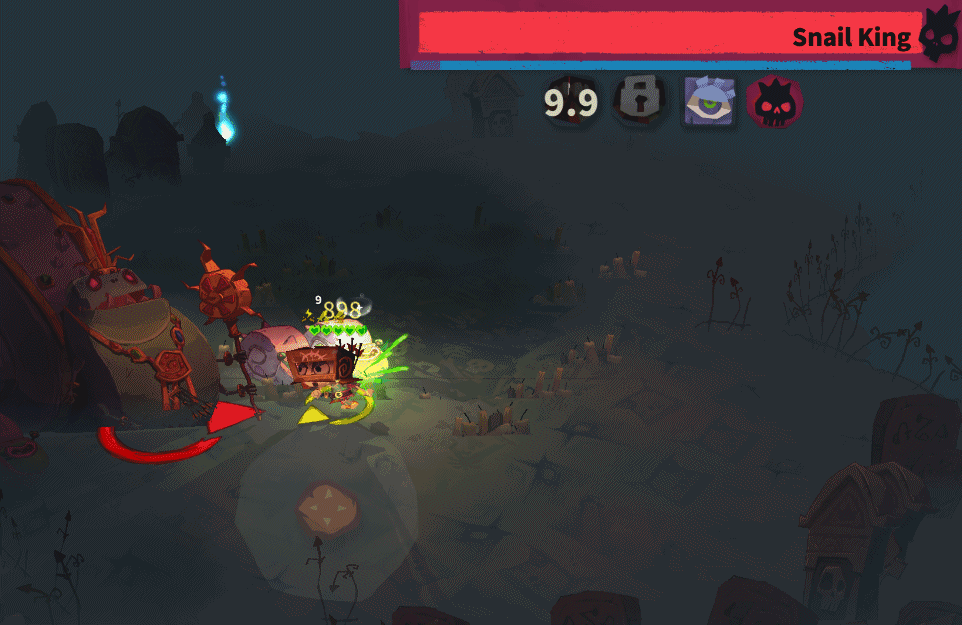Click the ability icon showing 9.9 cooldown
Viewport: 962px width, 625px height.
(x=571, y=102)
